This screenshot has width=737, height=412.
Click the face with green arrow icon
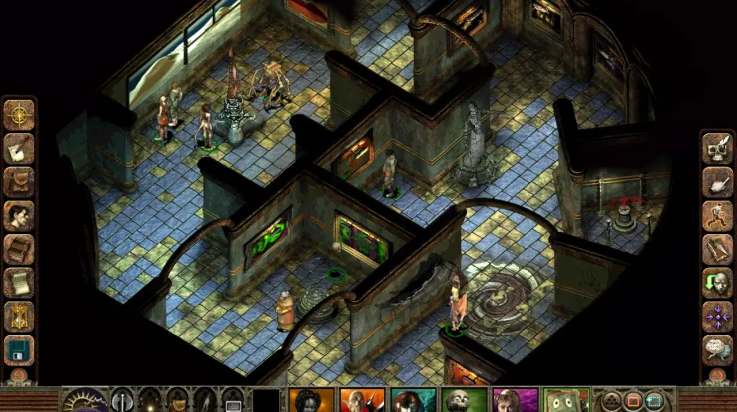(x=717, y=282)
